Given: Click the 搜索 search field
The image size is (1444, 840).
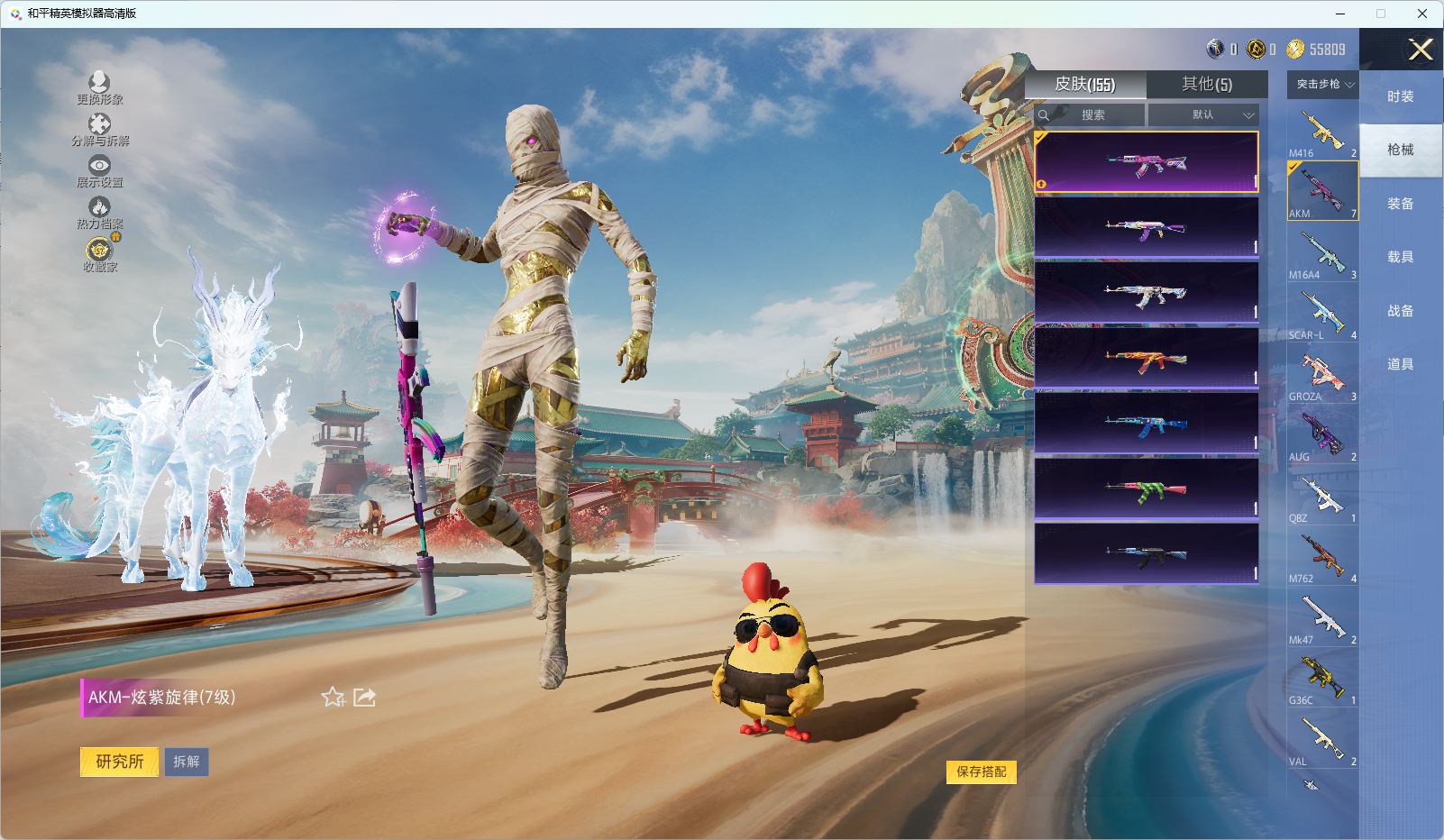Looking at the screenshot, I should (x=1092, y=115).
